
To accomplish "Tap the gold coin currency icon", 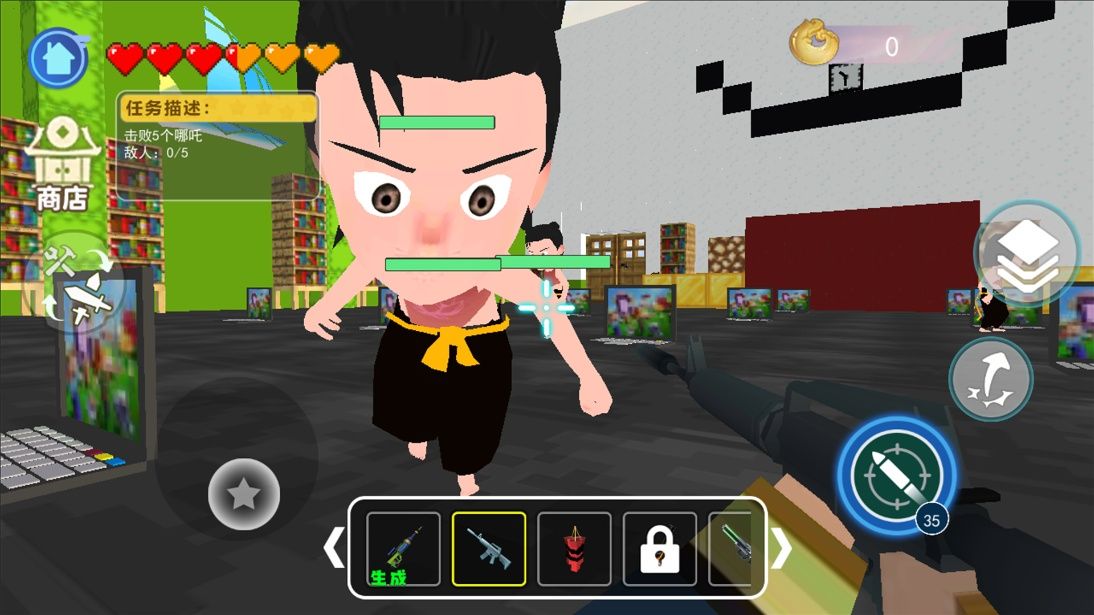I will (814, 43).
